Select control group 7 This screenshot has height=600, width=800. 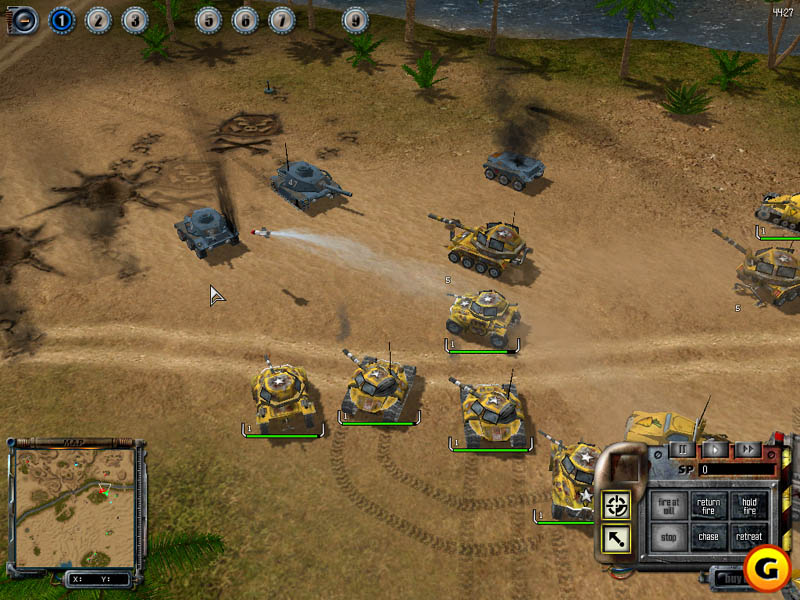click(282, 18)
